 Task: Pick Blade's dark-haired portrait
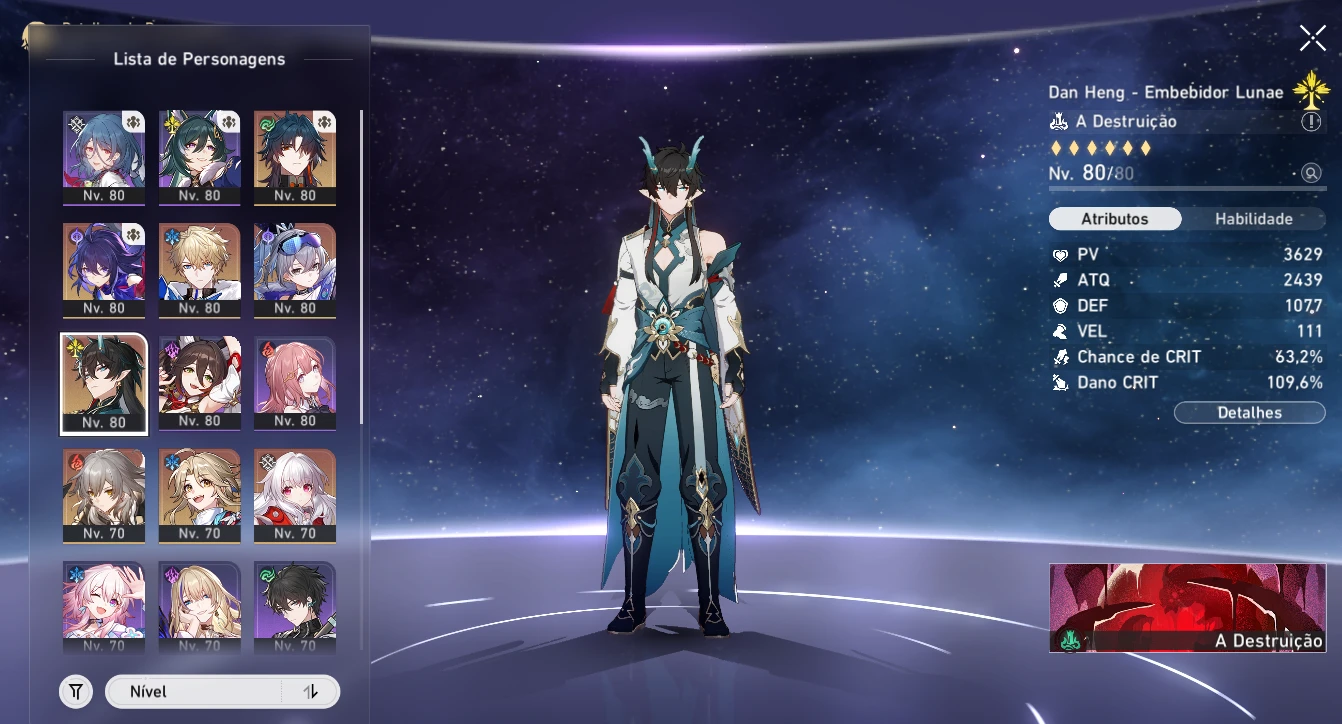[294, 157]
